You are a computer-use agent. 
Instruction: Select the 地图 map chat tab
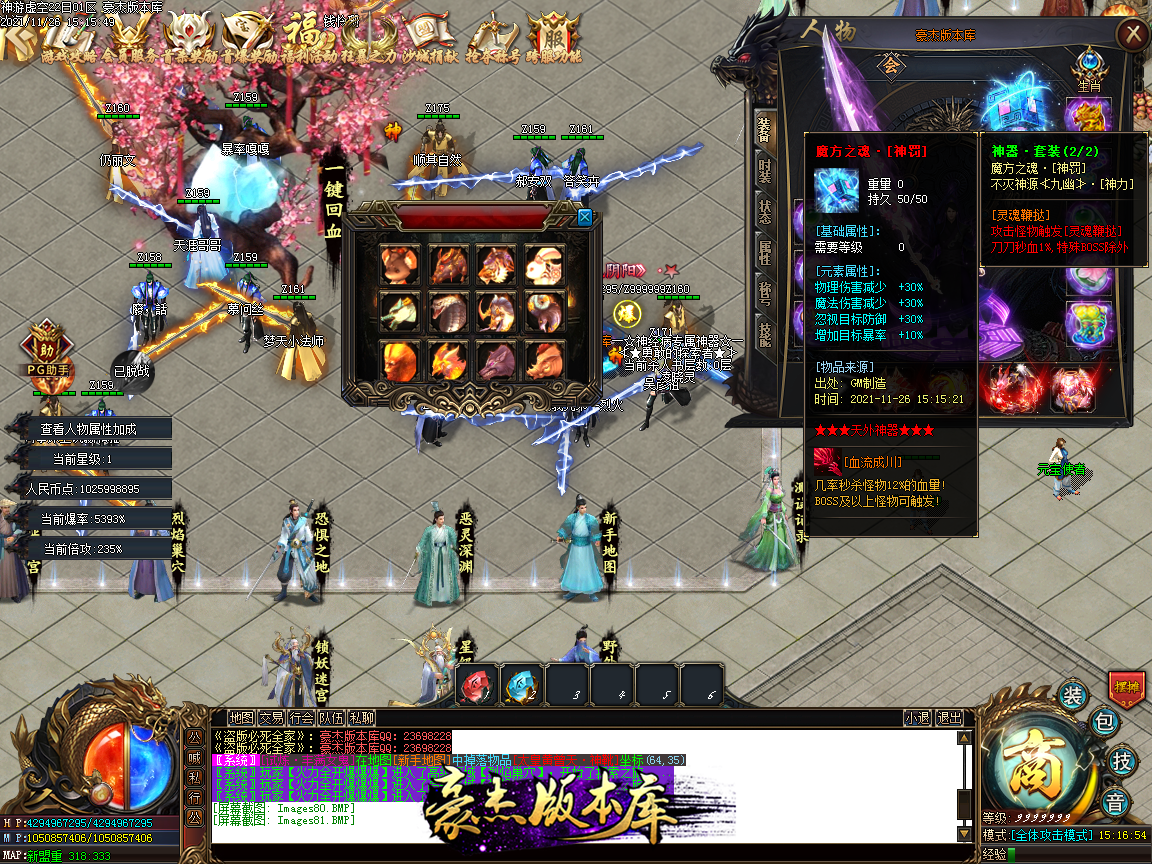tap(241, 717)
